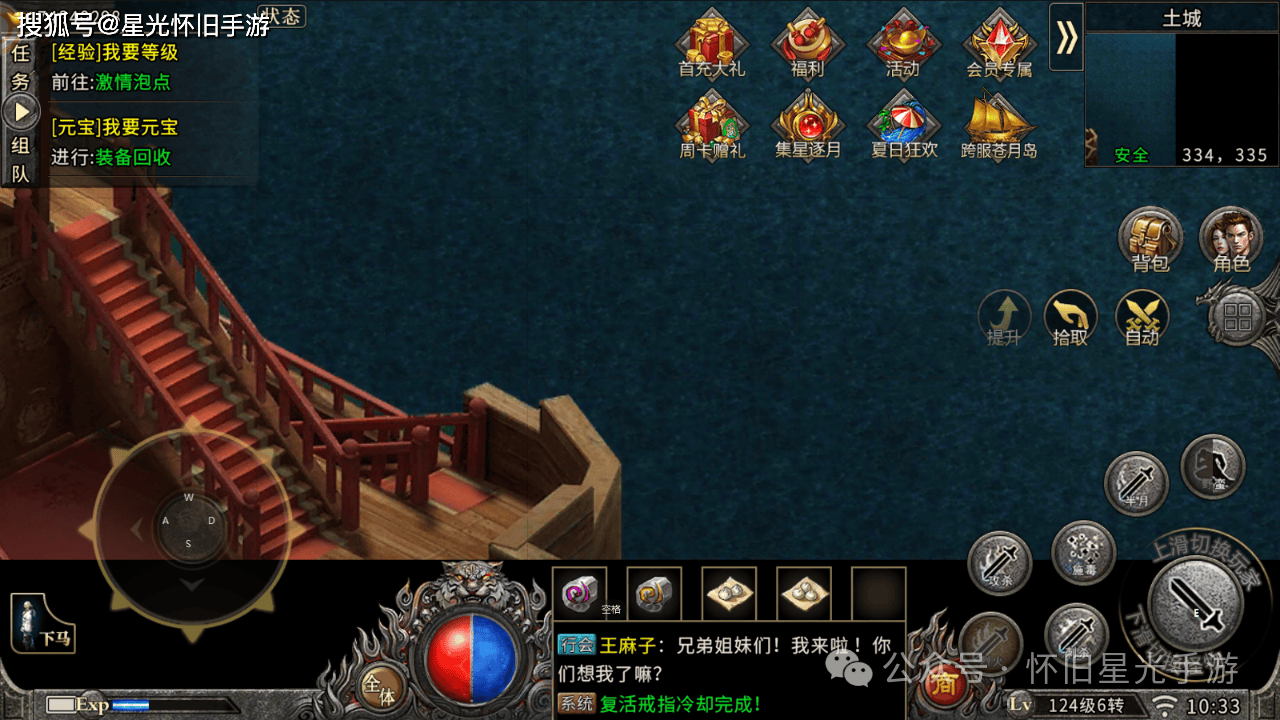
Task: Tap the 下马 dismount button
Action: pos(43,622)
